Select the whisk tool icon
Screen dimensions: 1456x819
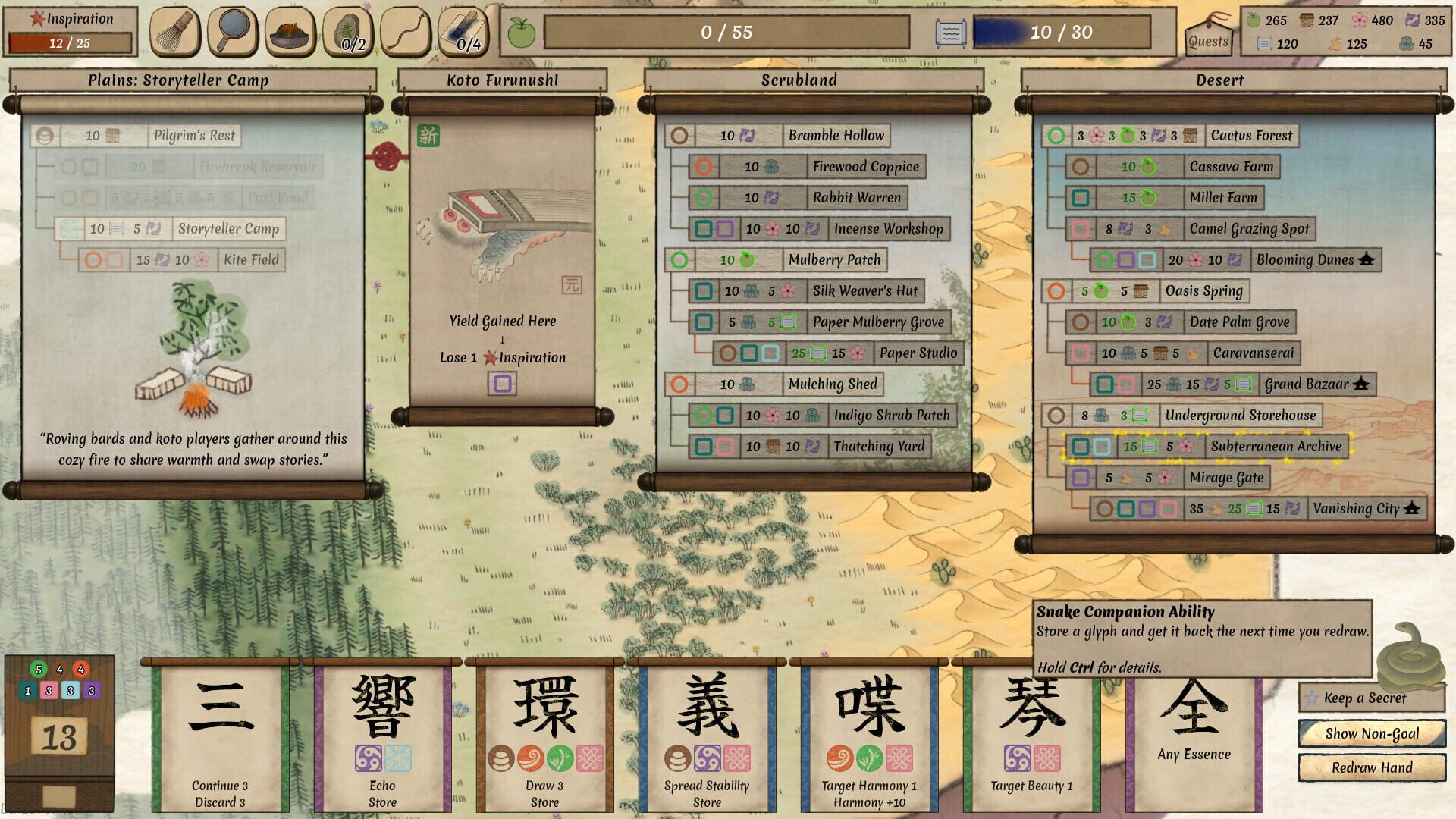click(174, 33)
